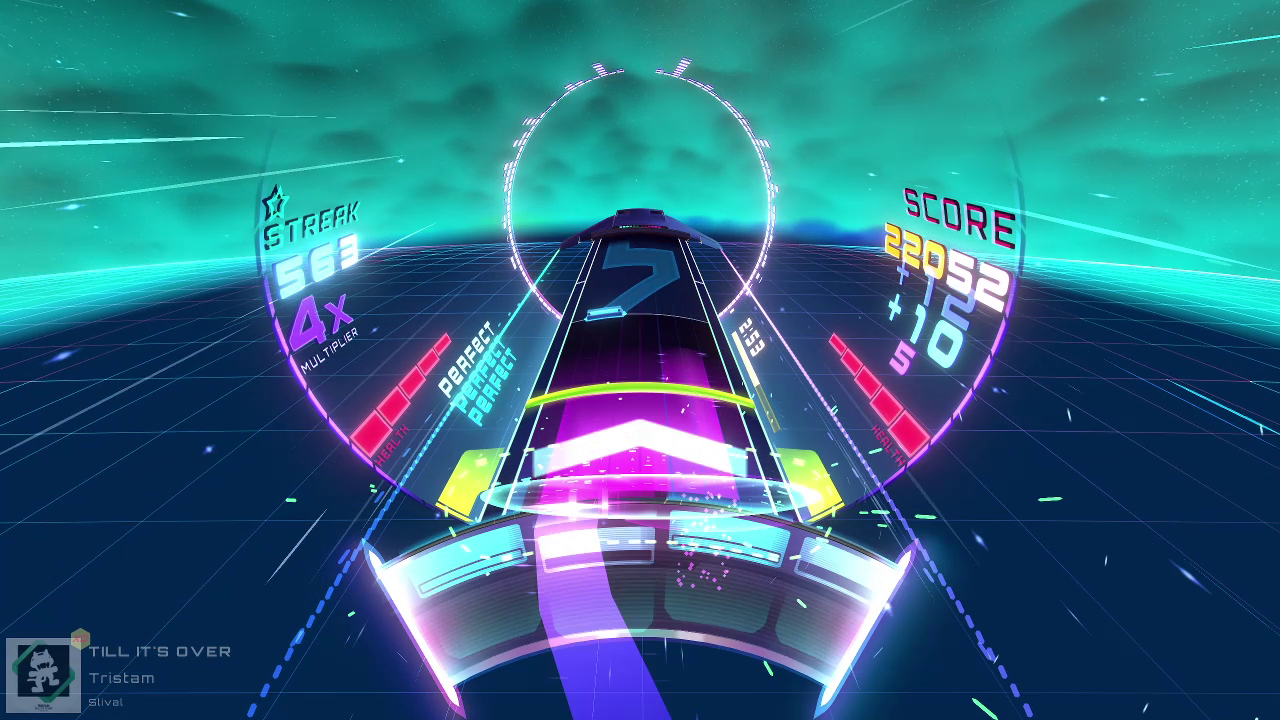Click the Till It's Over album art thumbnail

coord(43,675)
